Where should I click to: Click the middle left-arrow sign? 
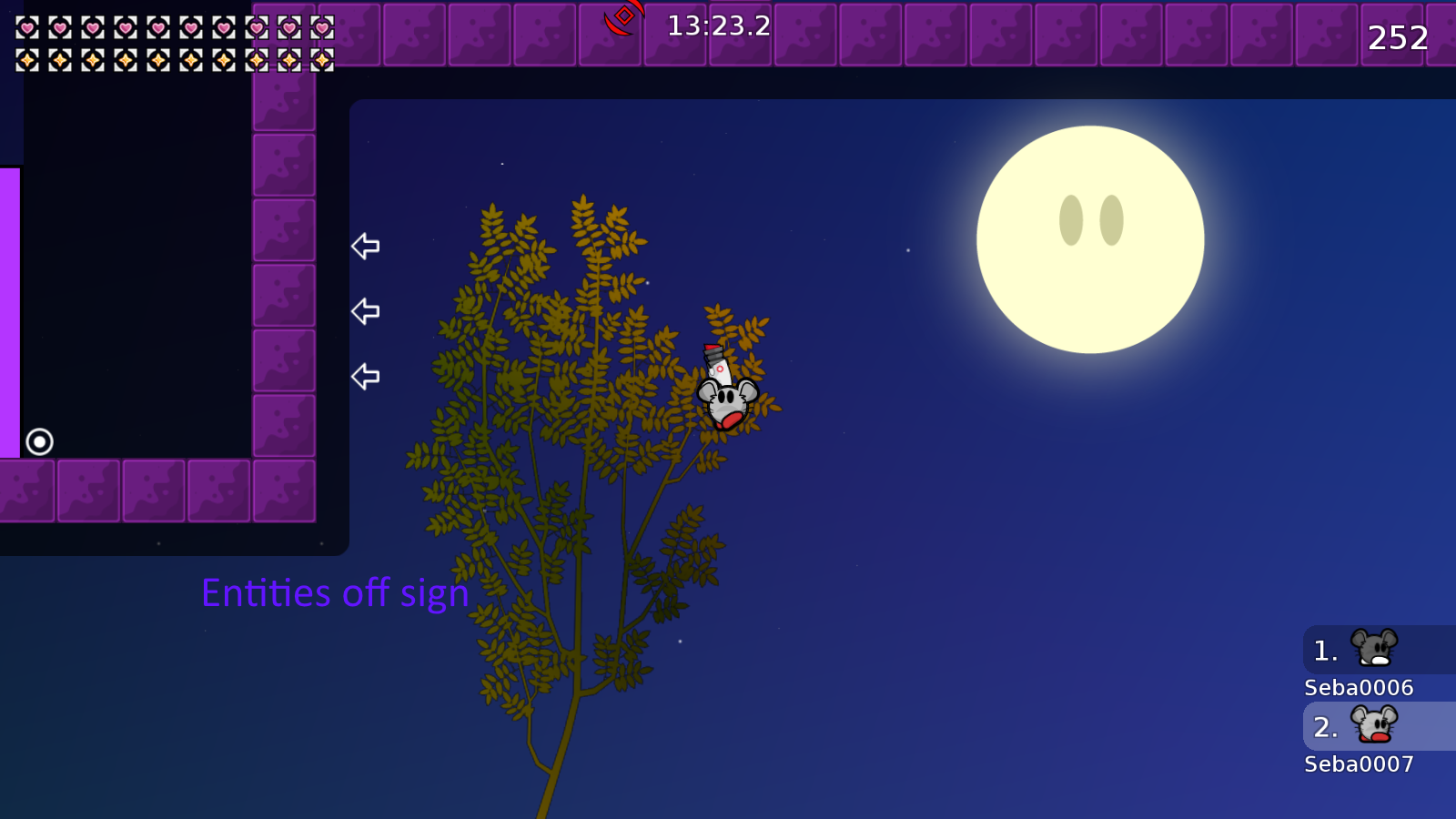click(x=365, y=310)
